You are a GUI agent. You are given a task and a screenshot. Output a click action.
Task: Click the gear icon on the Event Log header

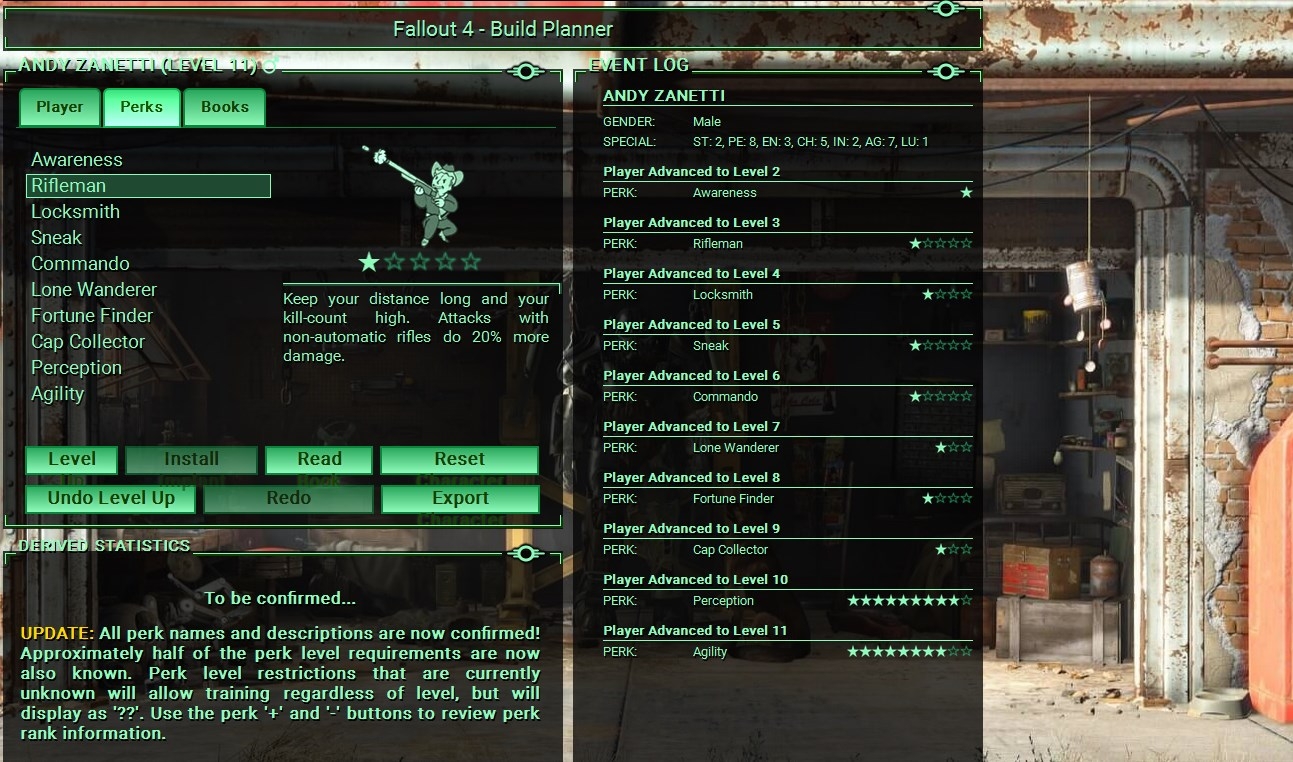tap(944, 71)
